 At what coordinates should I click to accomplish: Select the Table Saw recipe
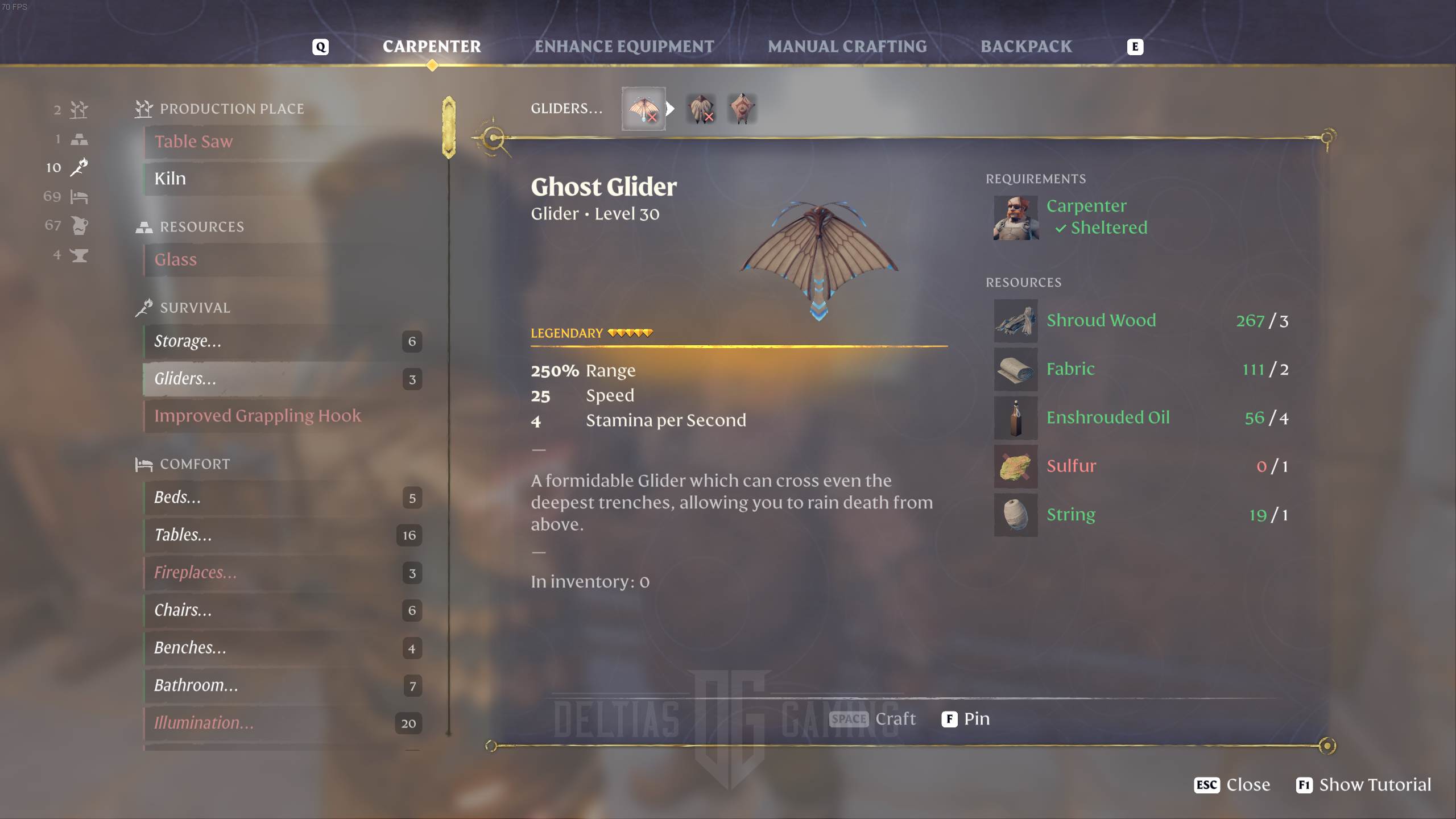pos(193,142)
